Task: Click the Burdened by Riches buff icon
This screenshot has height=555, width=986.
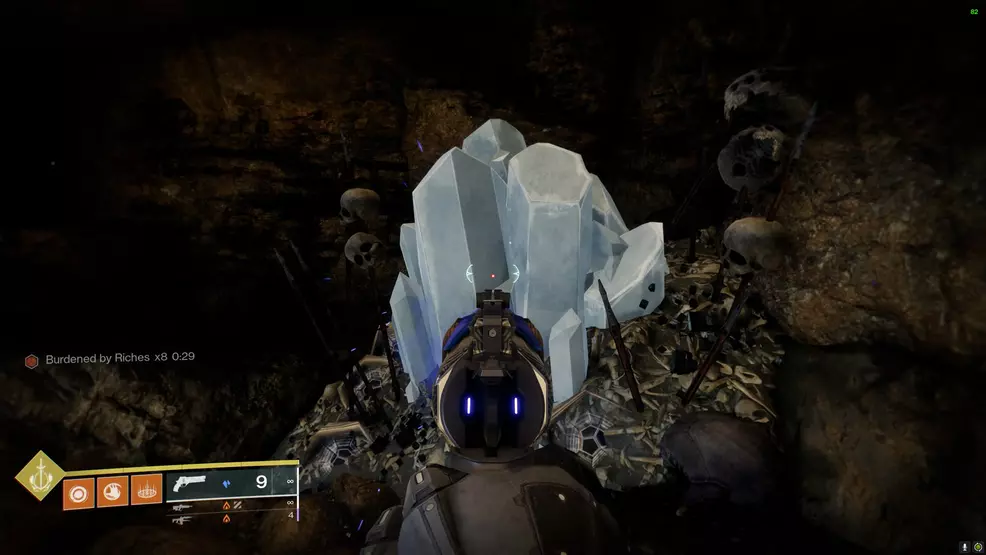Action: point(32,358)
